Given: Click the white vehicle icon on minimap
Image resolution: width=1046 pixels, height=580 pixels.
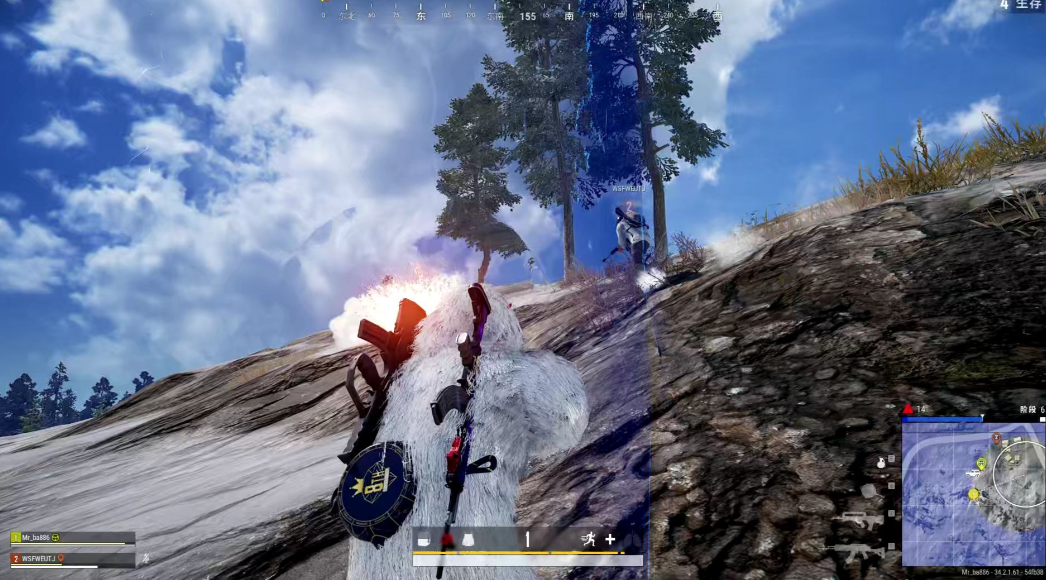Looking at the screenshot, I should (x=973, y=471).
